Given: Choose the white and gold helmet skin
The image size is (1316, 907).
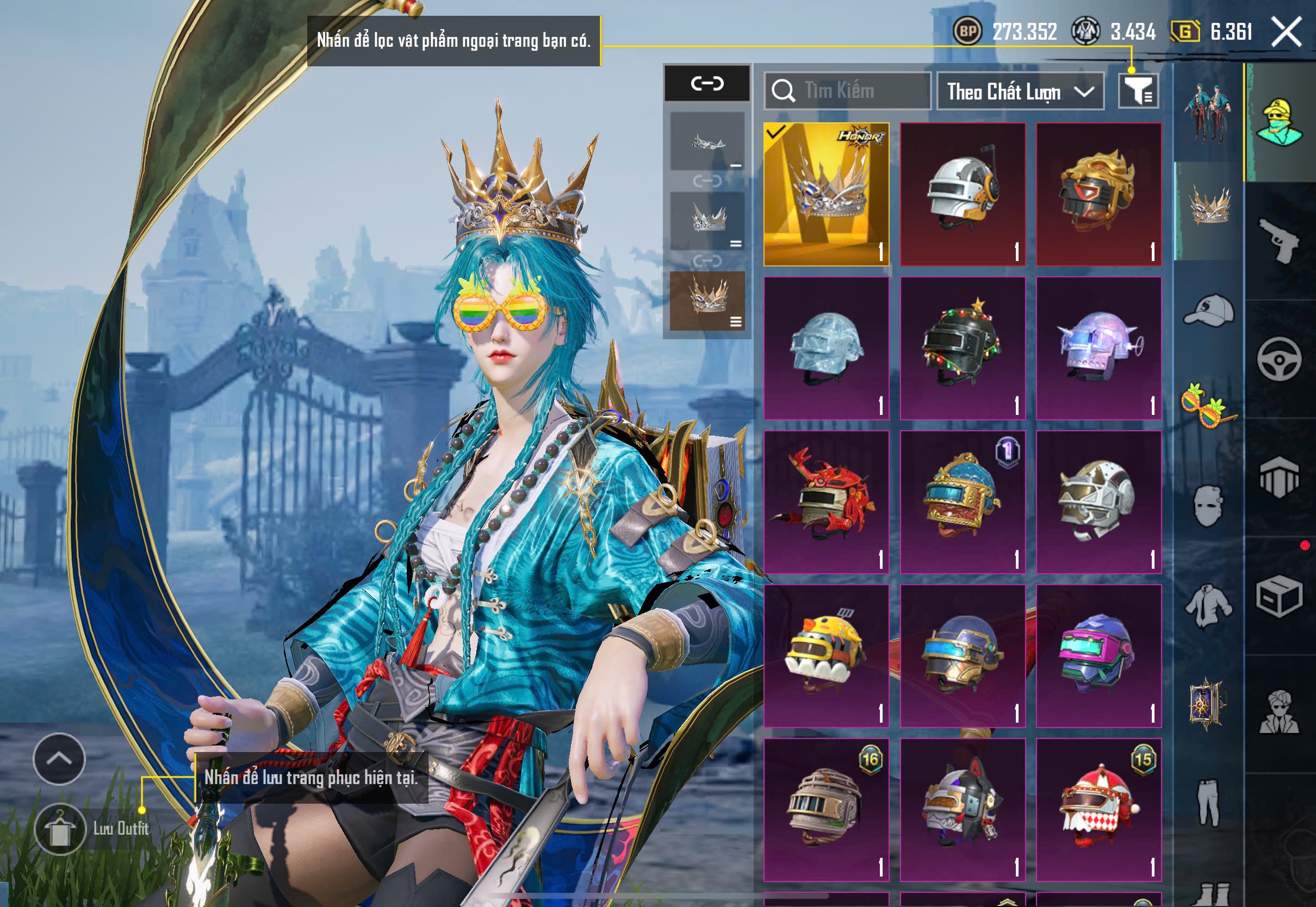Looking at the screenshot, I should coord(963,194).
